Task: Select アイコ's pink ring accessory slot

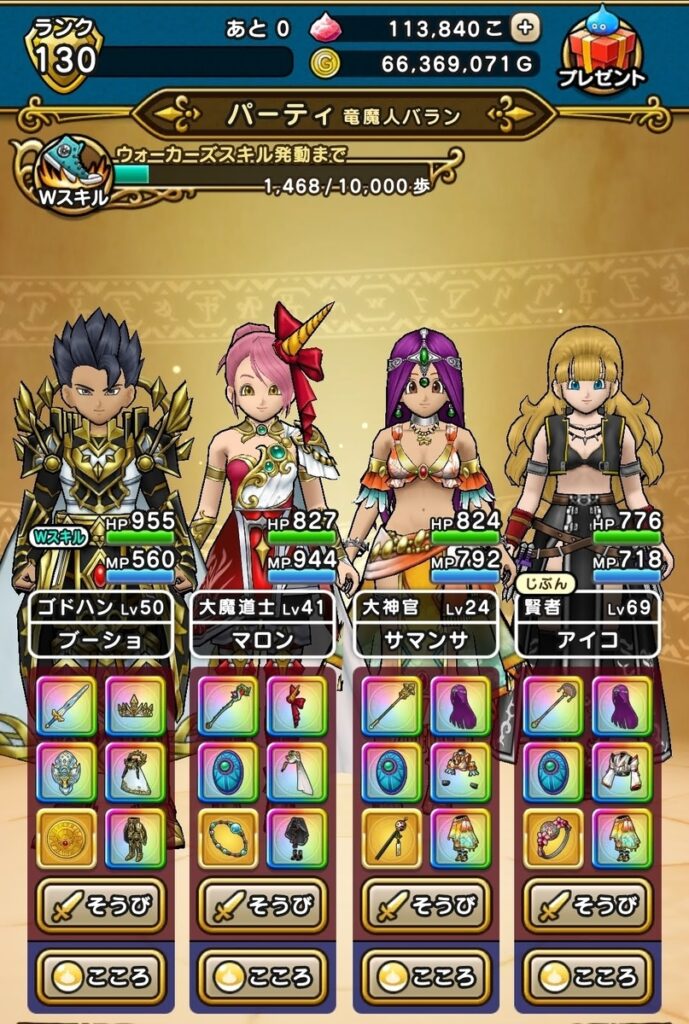Action: point(553,838)
